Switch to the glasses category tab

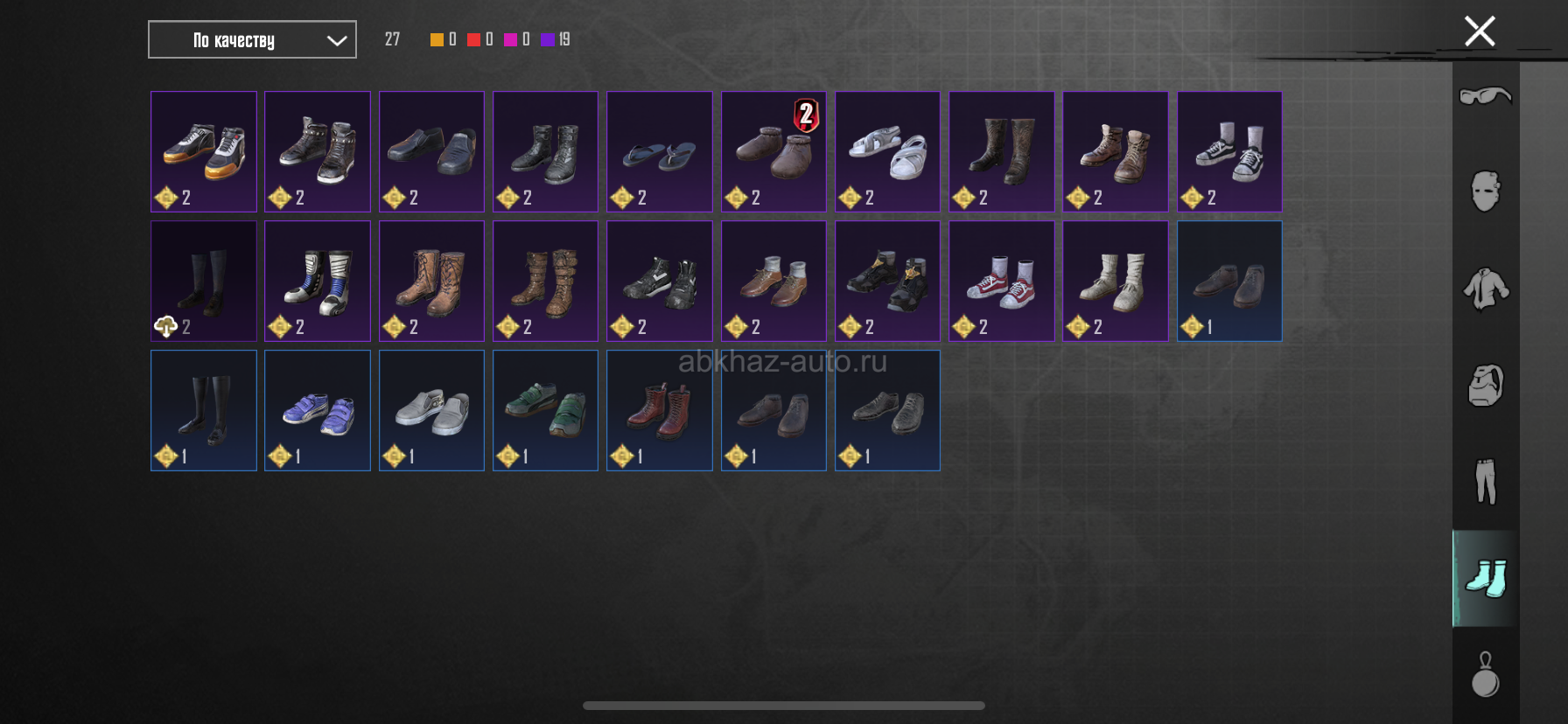point(1485,95)
